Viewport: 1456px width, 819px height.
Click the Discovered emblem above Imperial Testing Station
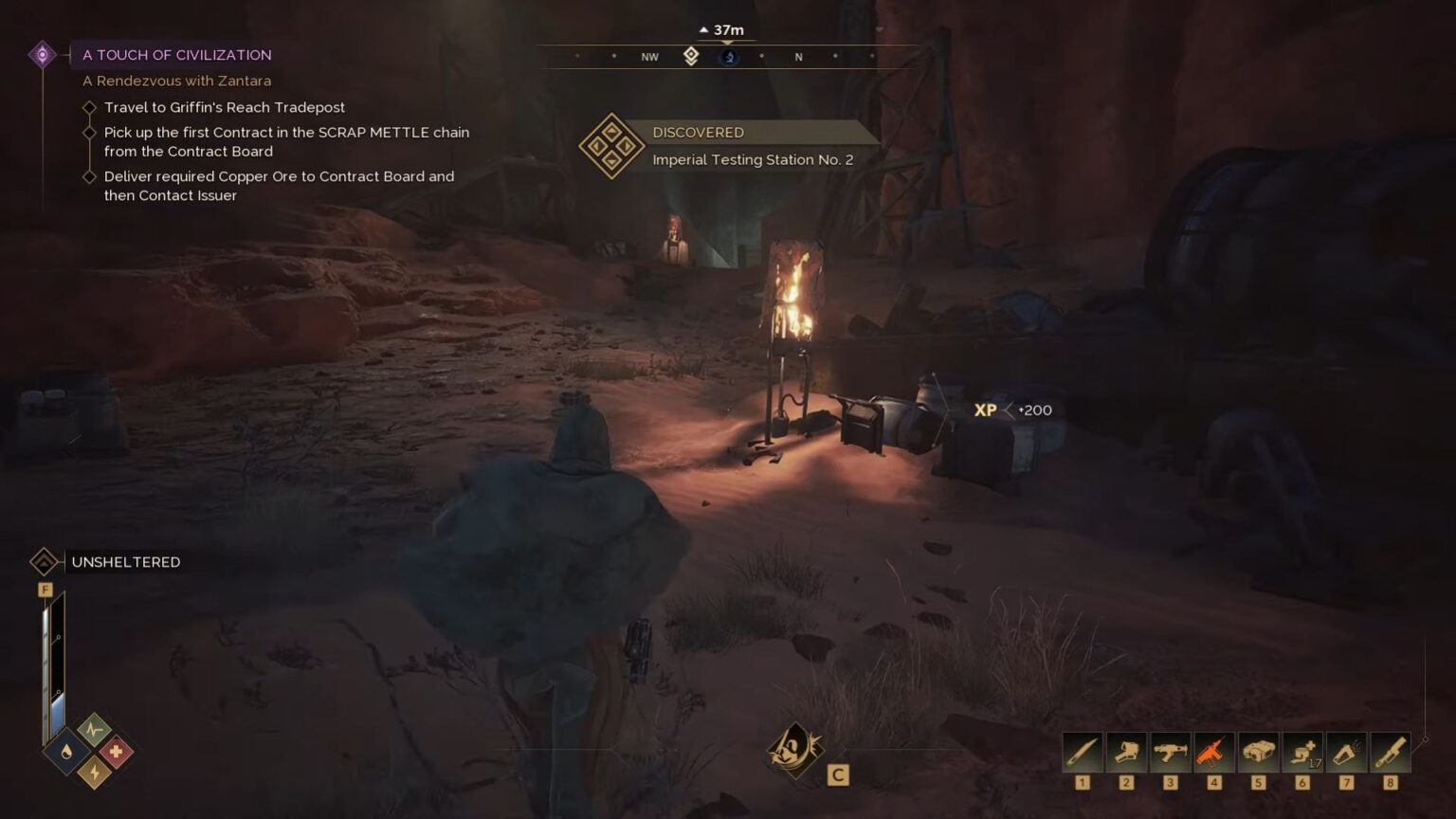pos(610,145)
